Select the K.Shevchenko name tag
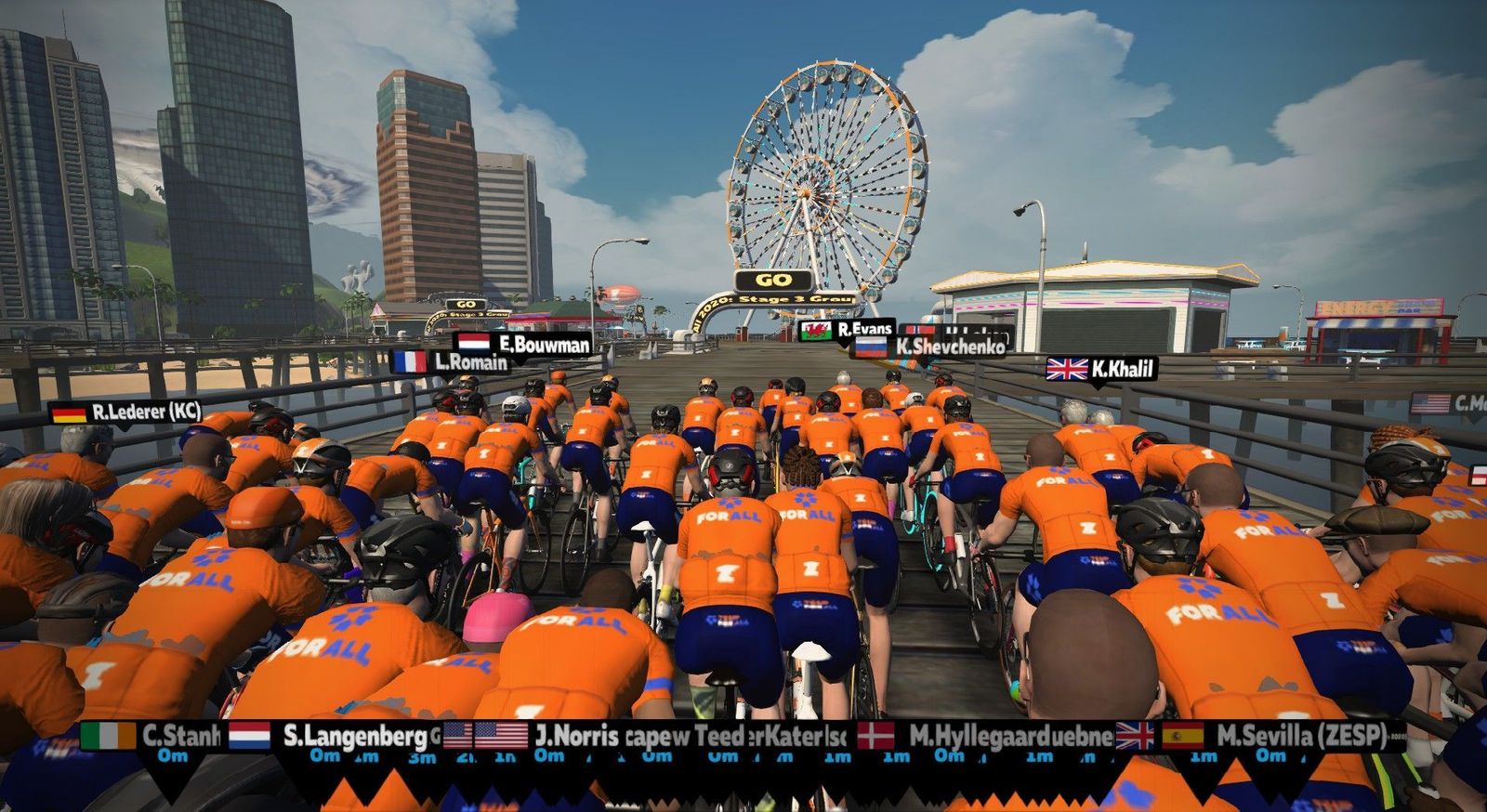This screenshot has width=1487, height=812. pos(929,347)
